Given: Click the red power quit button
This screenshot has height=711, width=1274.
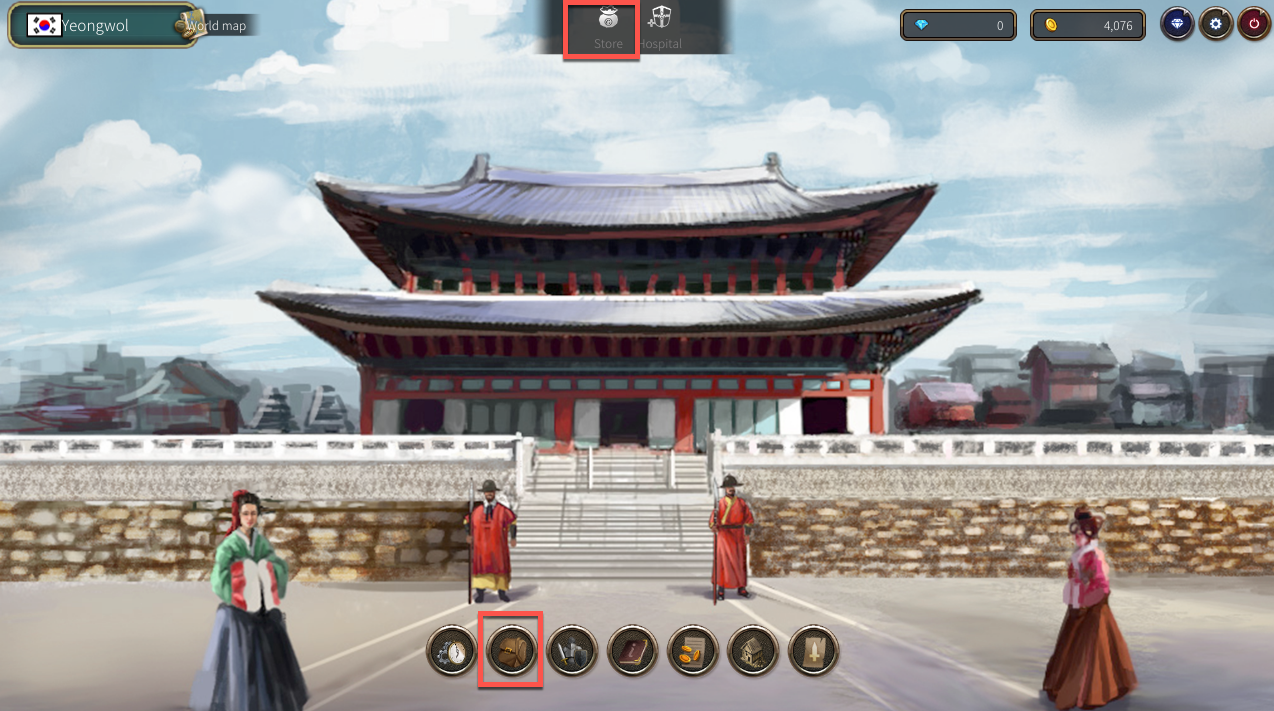Looking at the screenshot, I should tap(1253, 25).
